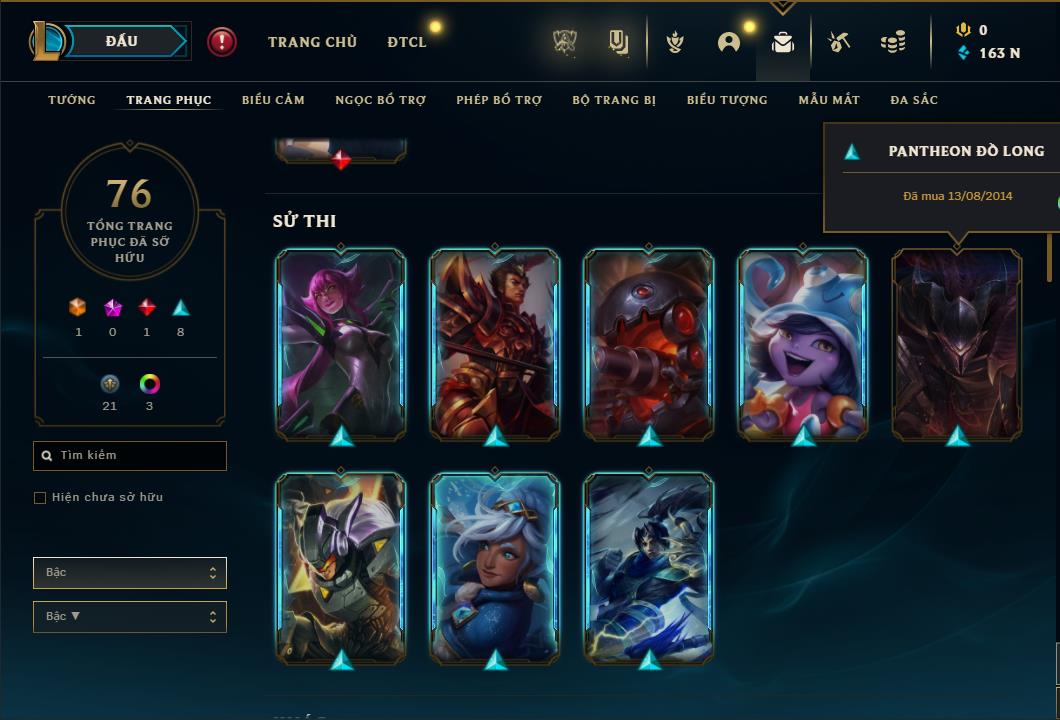Select the Pantheon Đồ Long skin card

pyautogui.click(x=957, y=345)
